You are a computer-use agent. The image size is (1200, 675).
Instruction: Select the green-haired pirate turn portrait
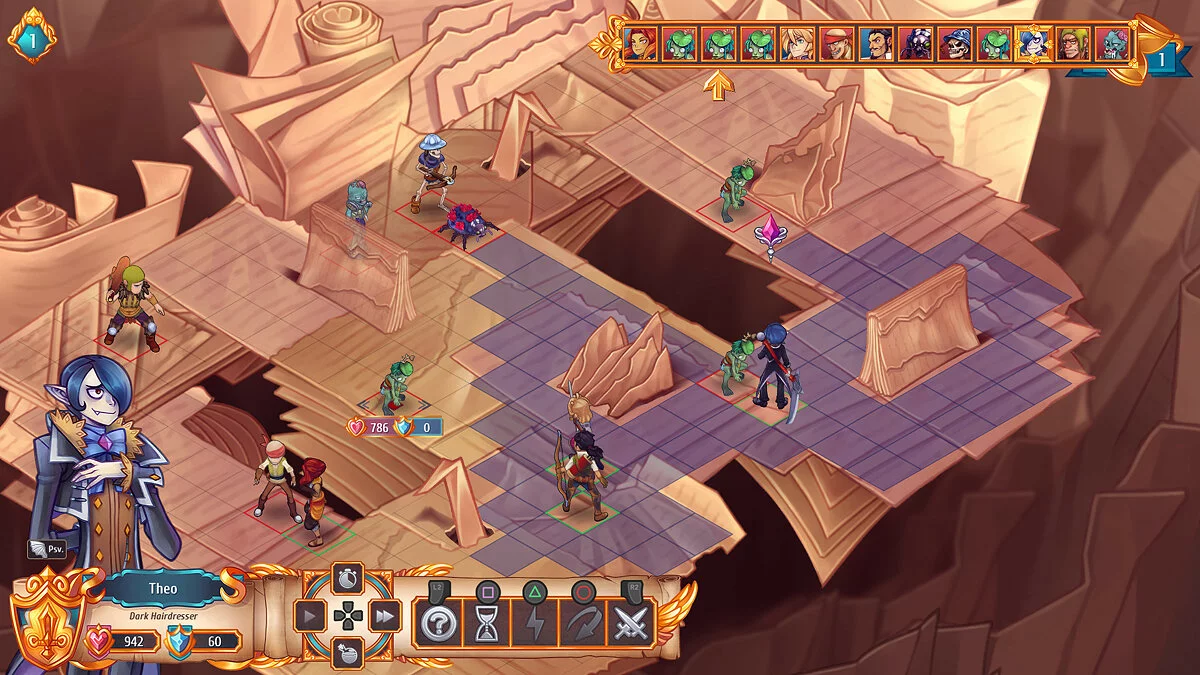pos(1073,44)
